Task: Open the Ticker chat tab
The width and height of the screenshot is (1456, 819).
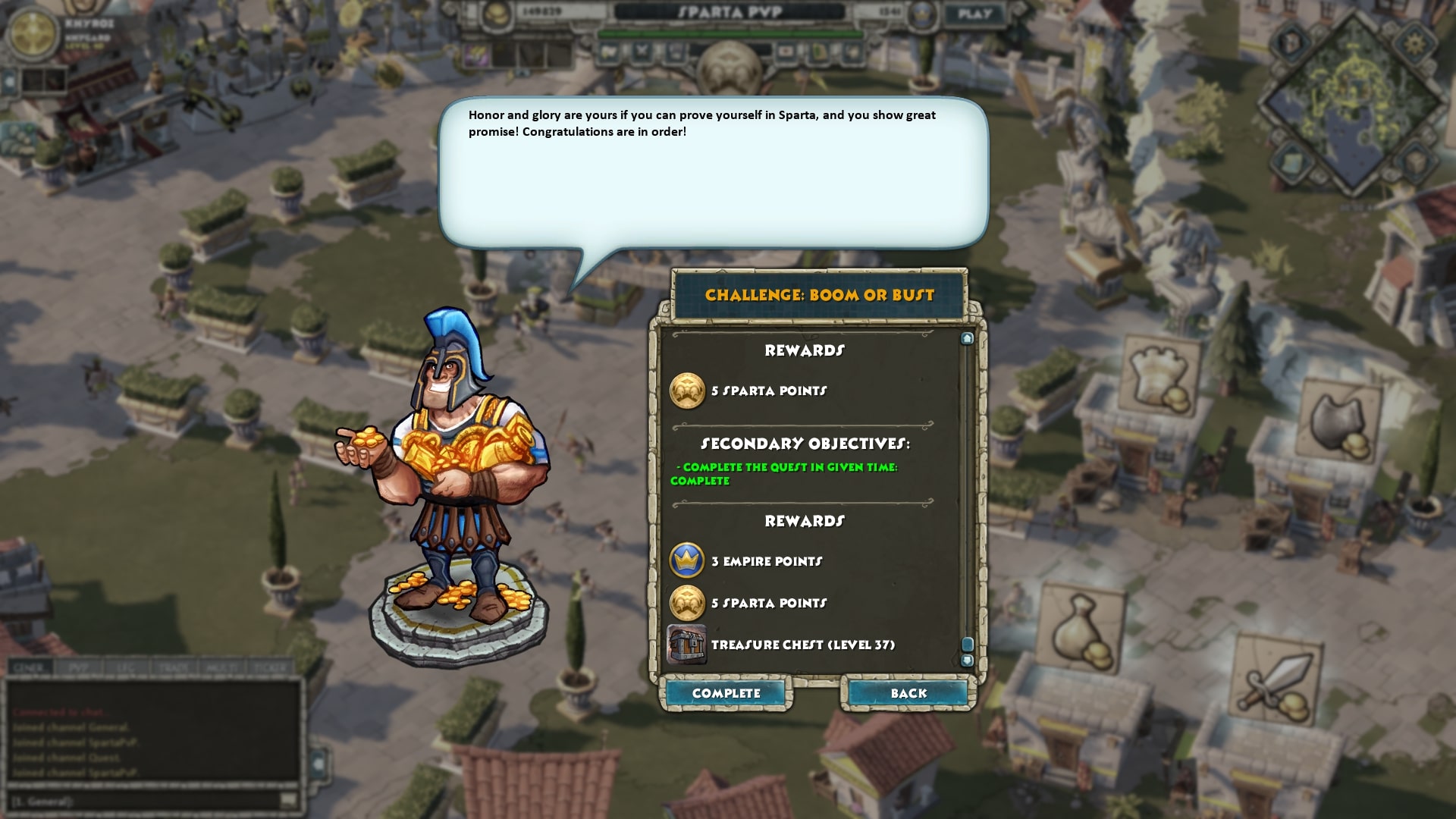Action: [268, 668]
